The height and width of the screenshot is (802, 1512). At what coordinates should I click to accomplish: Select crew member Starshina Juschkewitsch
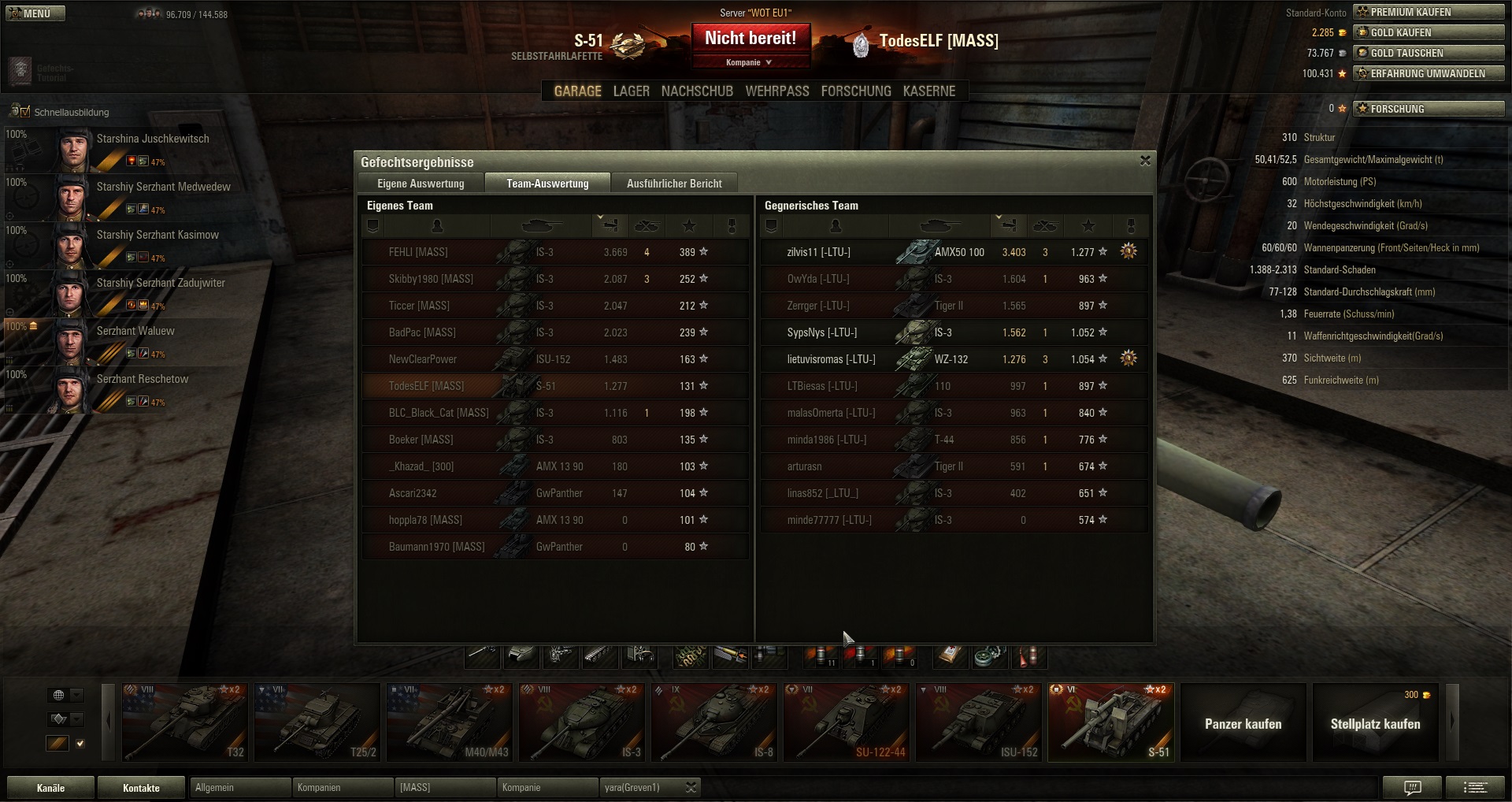coord(153,139)
